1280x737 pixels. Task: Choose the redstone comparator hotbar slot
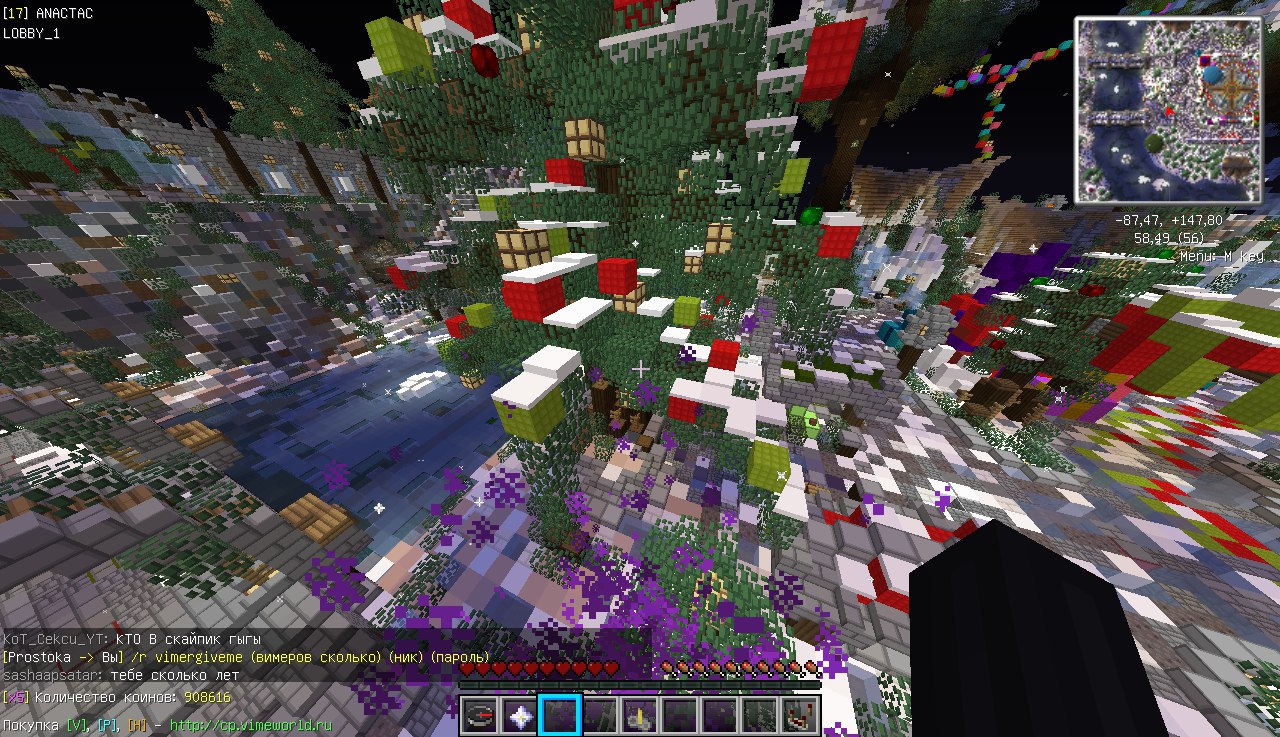tap(800, 716)
